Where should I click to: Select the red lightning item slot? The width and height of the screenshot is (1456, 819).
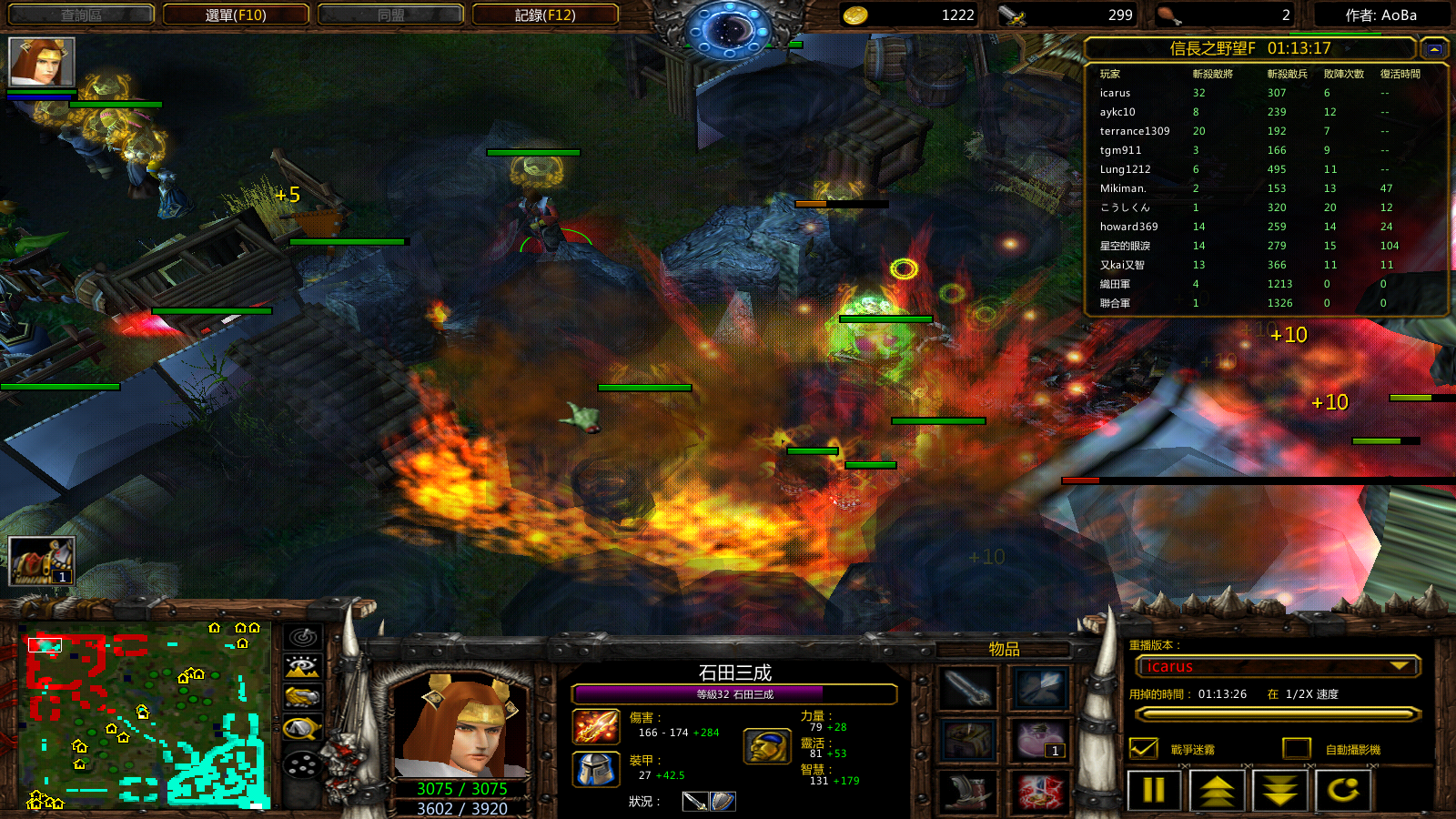tap(1040, 793)
